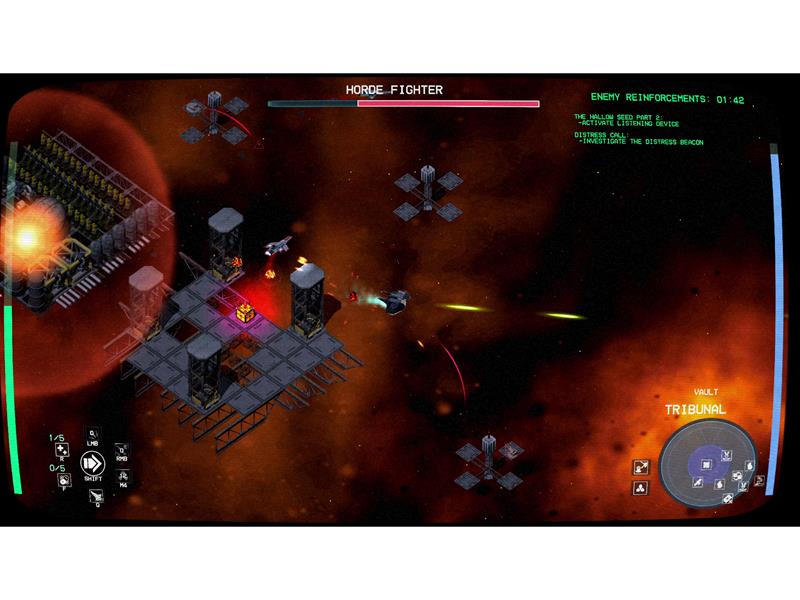The width and height of the screenshot is (800, 600).
Task: Select the primary weapon LMB slot
Action: (93, 435)
